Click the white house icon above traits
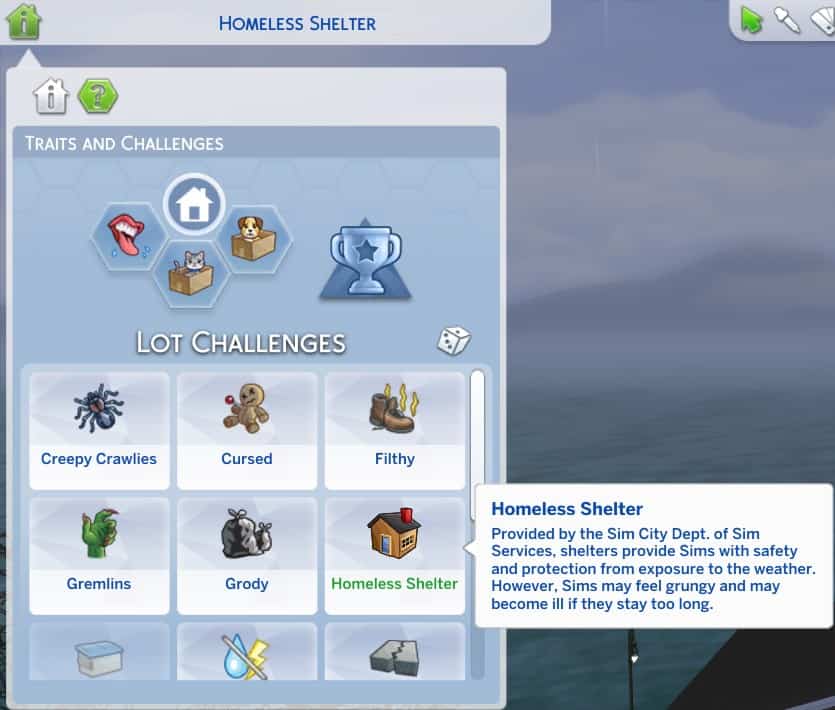The image size is (835, 710). pyautogui.click(x=193, y=206)
